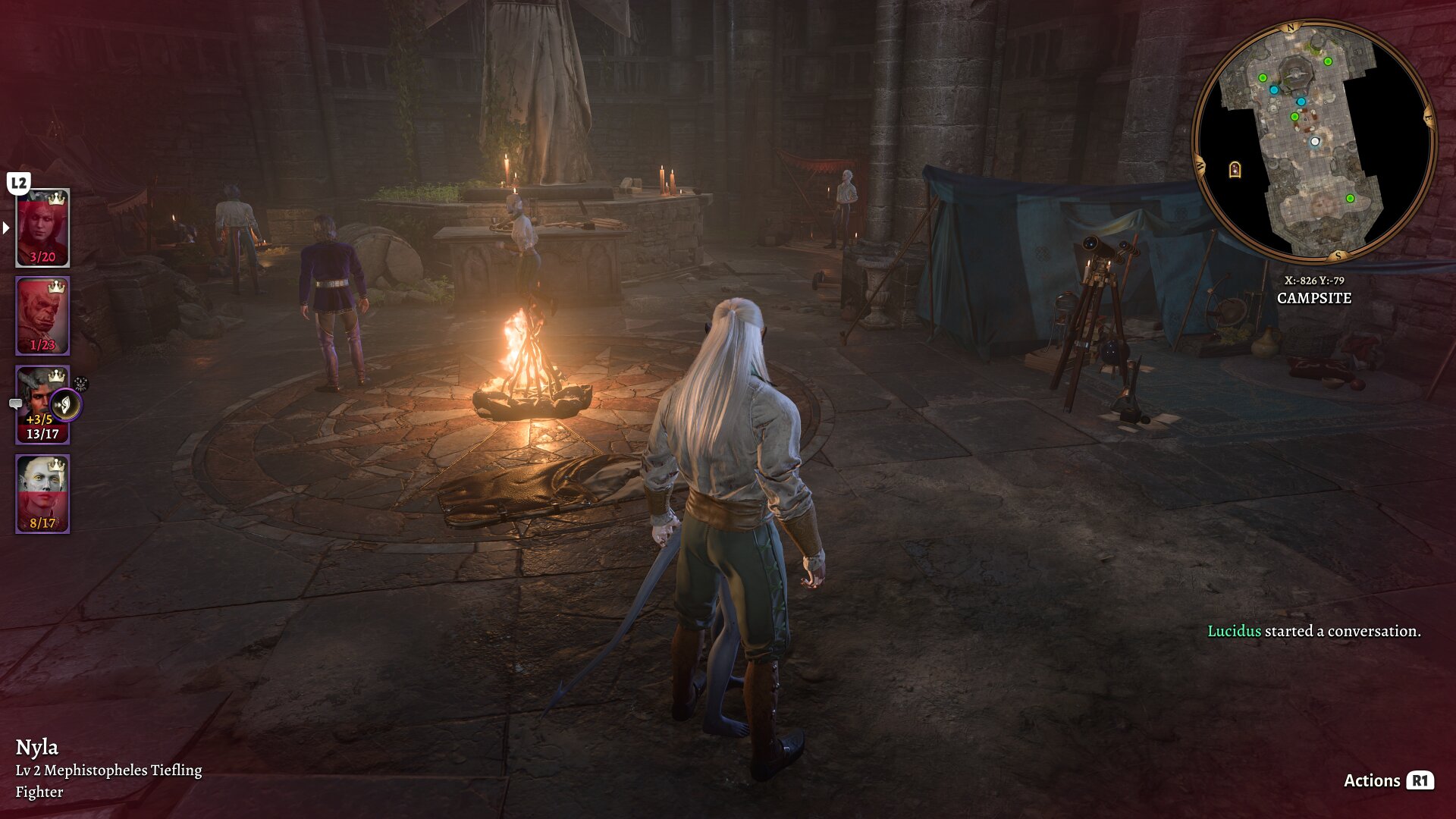Click the speech bubble beside the tiefling portrait

click(15, 404)
